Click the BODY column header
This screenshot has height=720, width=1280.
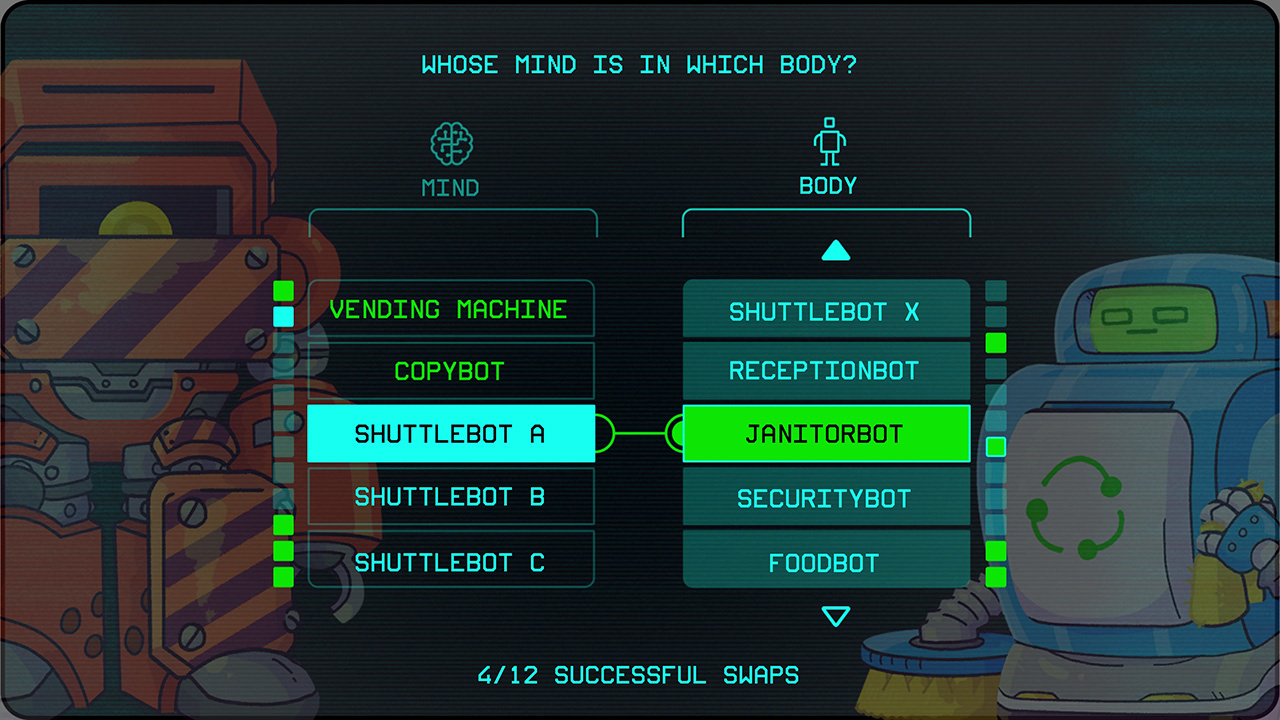[x=826, y=185]
